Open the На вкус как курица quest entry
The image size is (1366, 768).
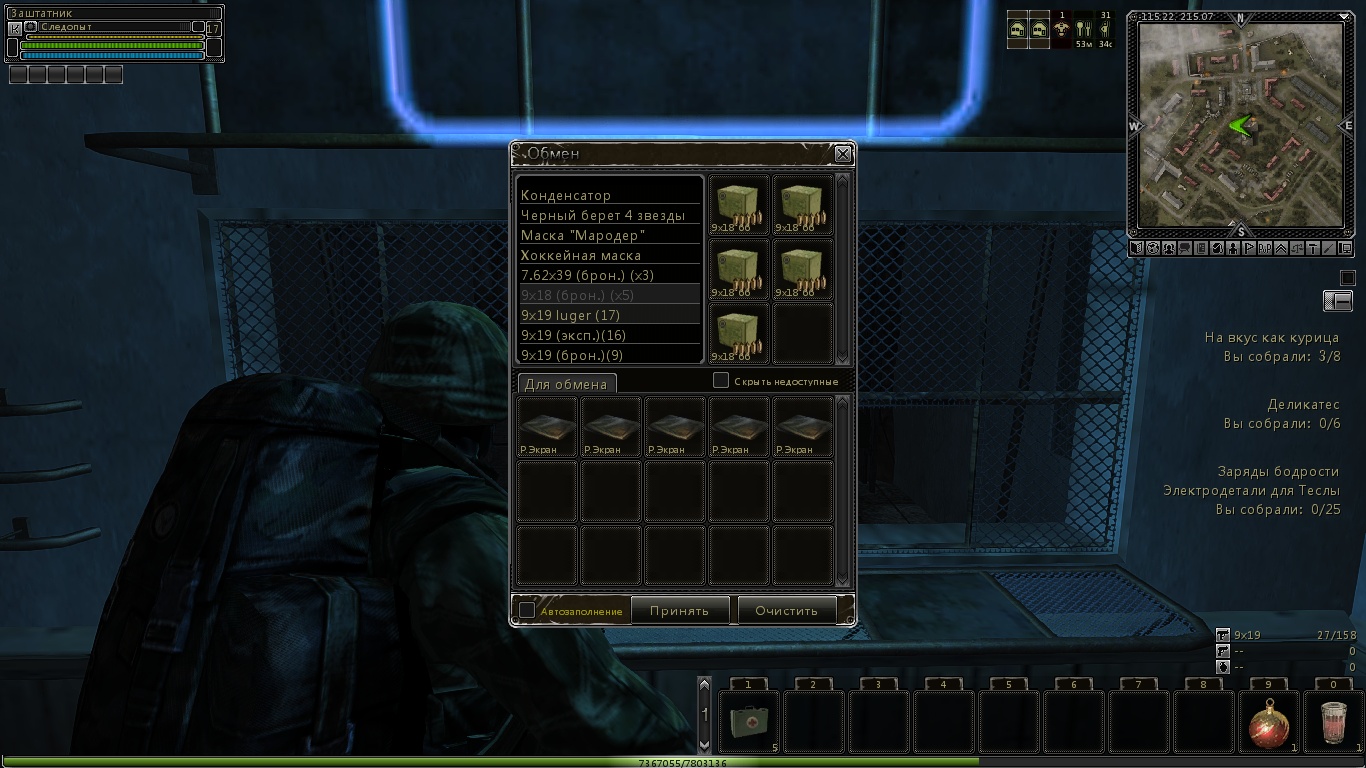(1272, 338)
